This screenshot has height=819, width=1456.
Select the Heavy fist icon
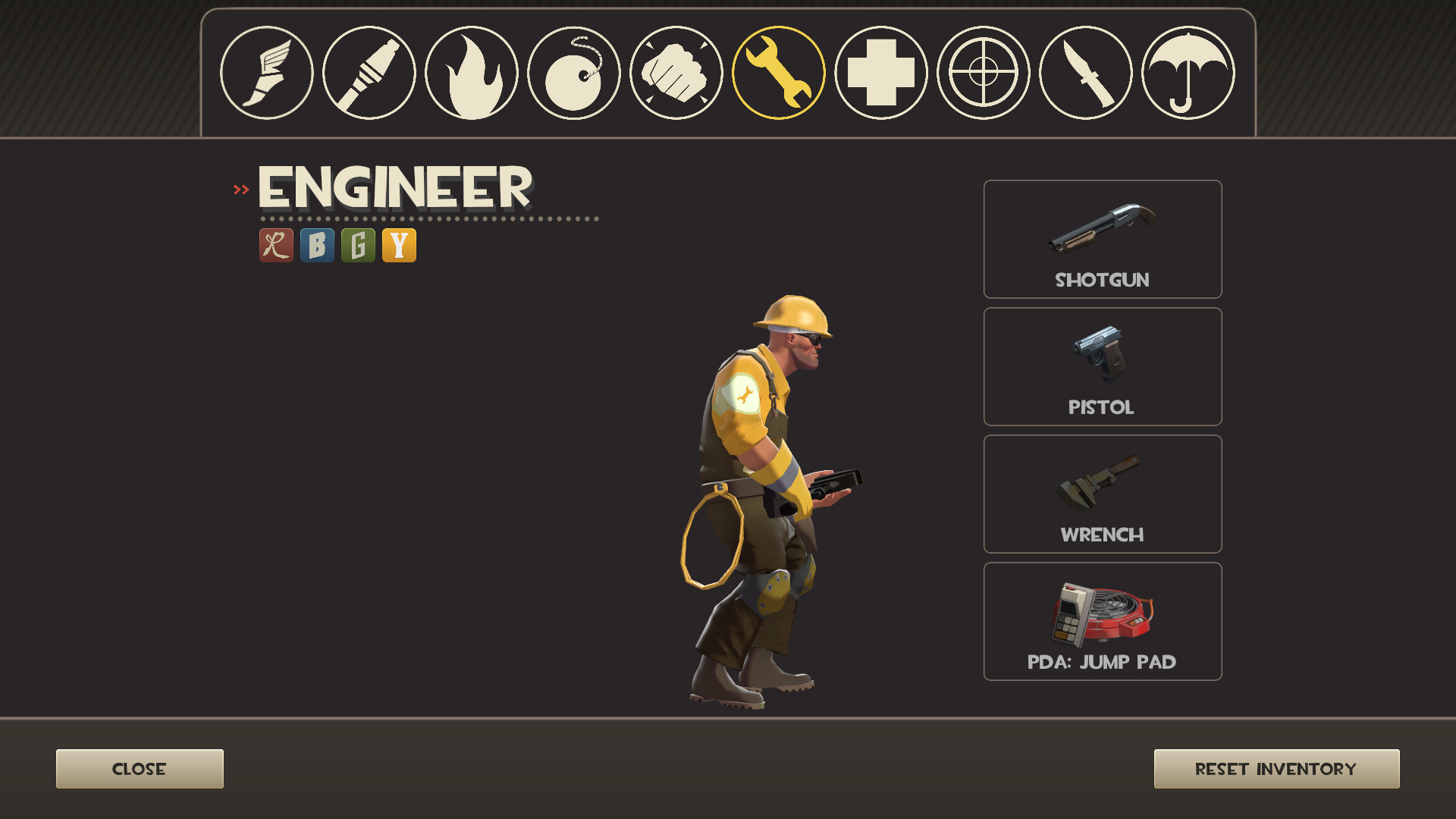(x=676, y=74)
